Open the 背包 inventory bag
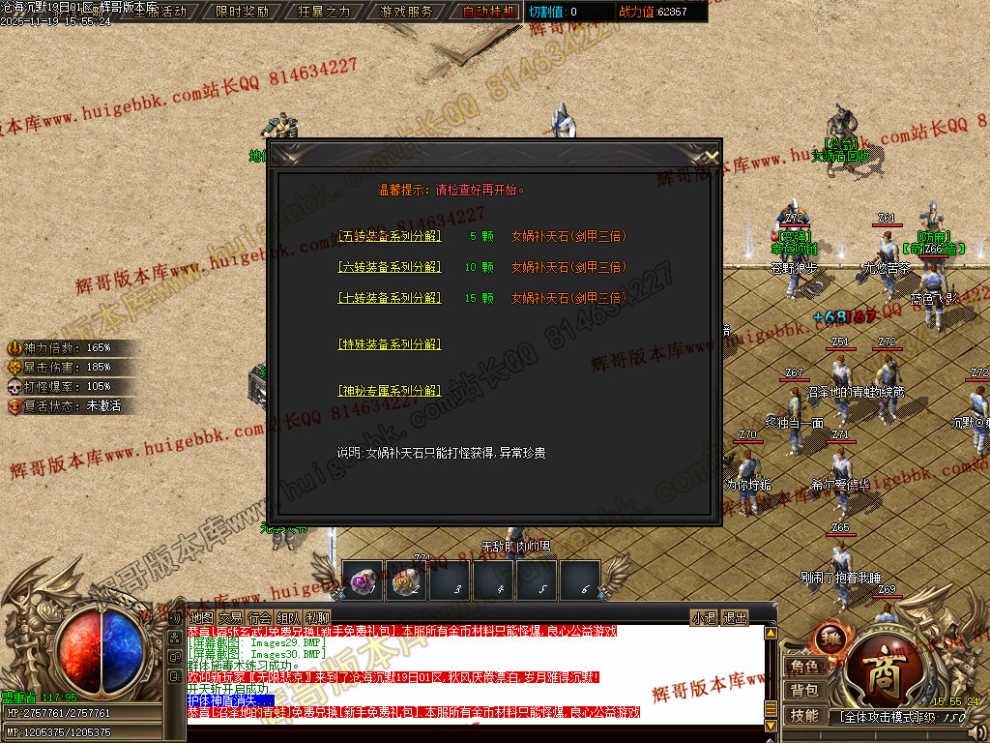990x743 pixels. coord(804,690)
